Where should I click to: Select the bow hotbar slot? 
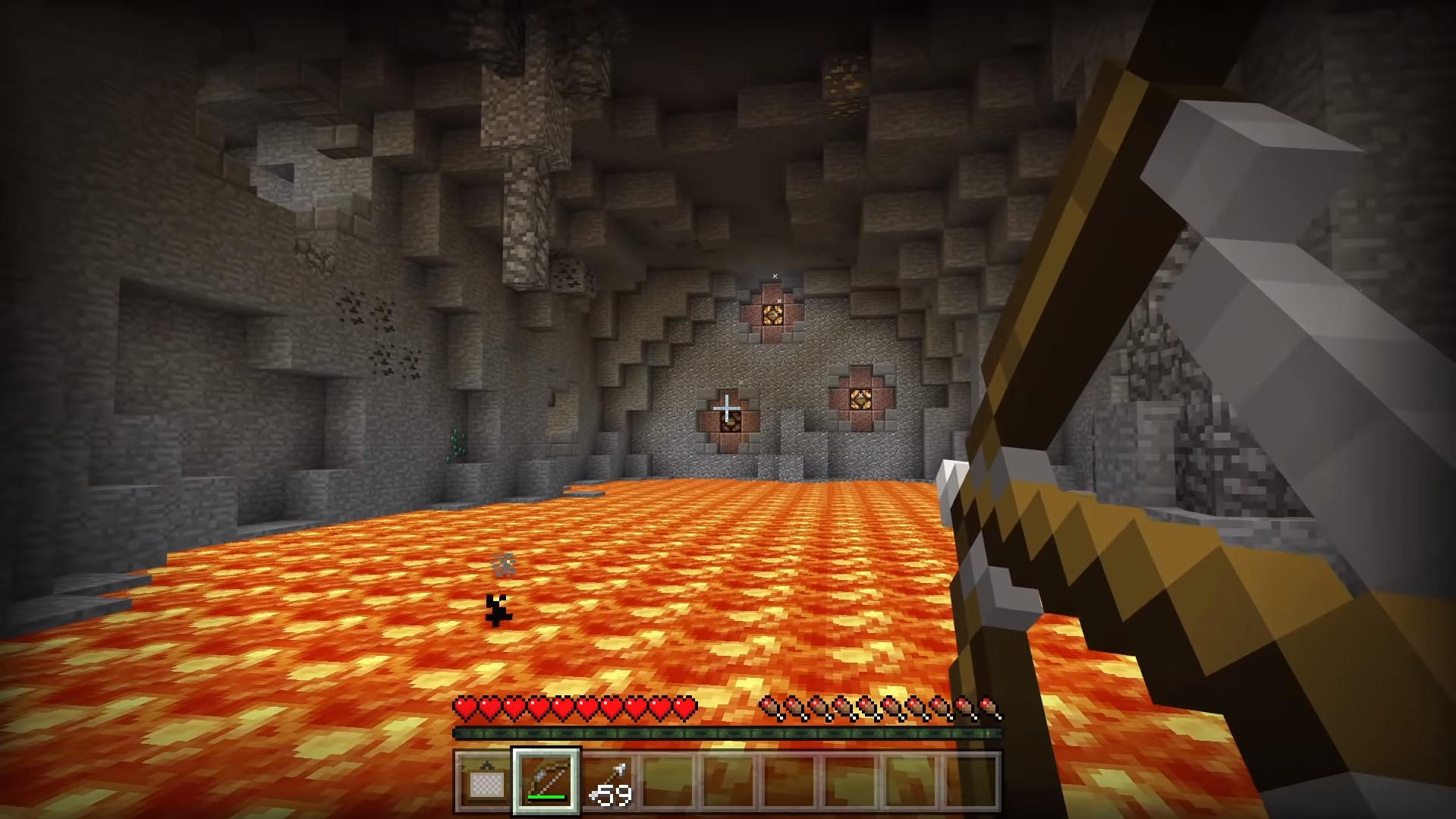(x=546, y=780)
